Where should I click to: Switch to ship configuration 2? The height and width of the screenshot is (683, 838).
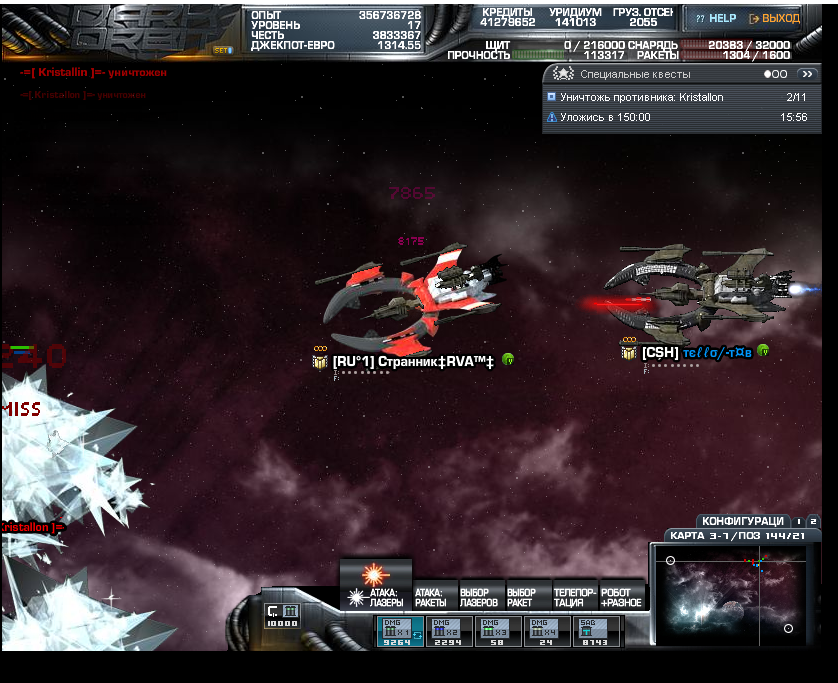pos(813,521)
